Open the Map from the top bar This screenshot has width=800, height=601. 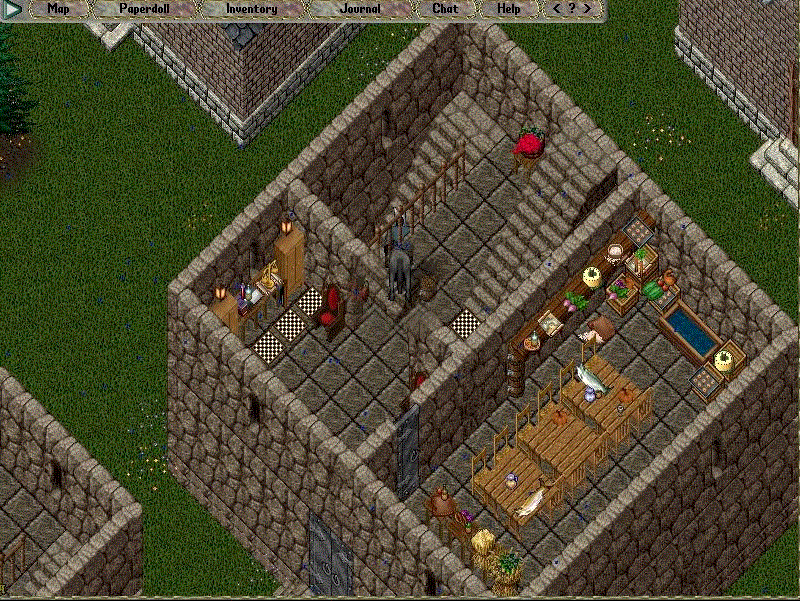59,9
